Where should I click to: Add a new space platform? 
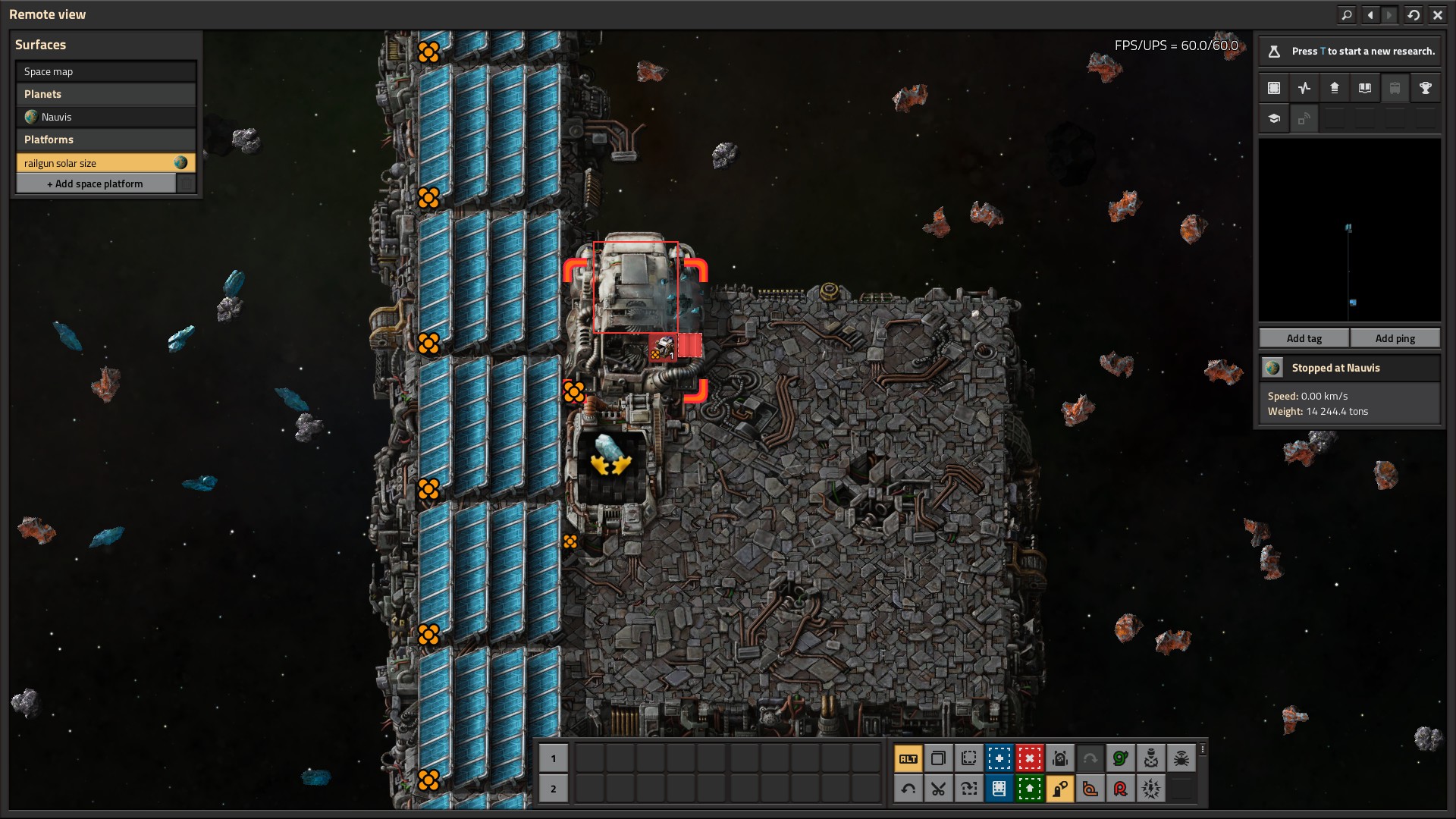(x=96, y=184)
